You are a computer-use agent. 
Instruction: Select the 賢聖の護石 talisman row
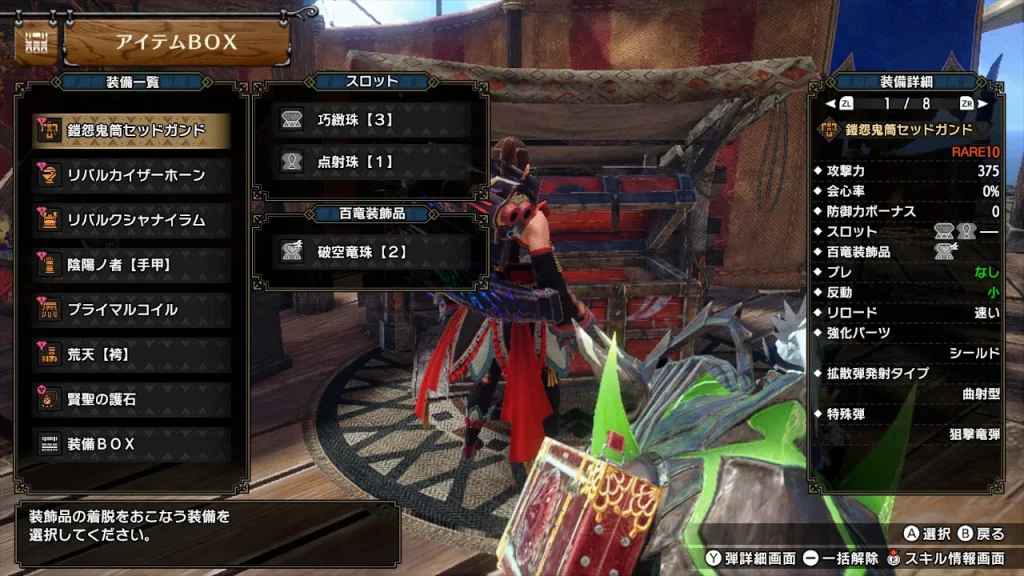[x=132, y=399]
